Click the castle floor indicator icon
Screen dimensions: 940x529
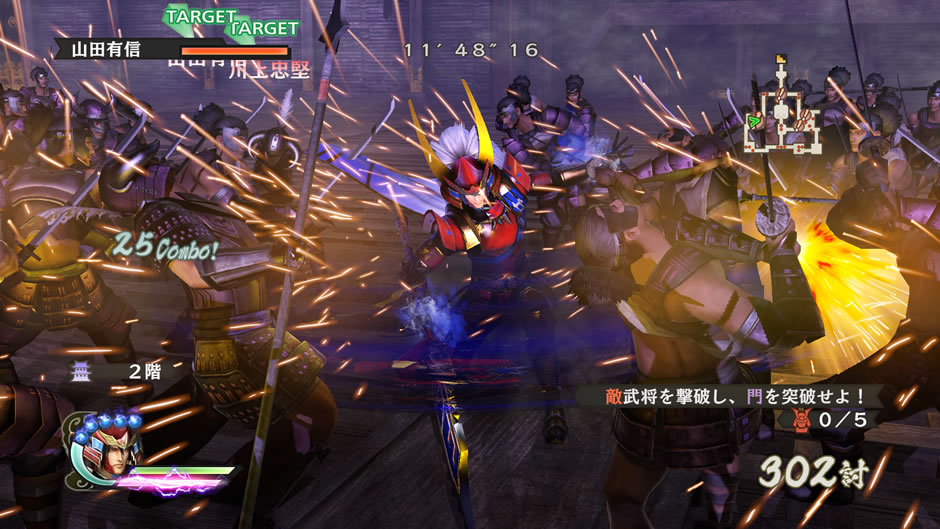[80, 372]
